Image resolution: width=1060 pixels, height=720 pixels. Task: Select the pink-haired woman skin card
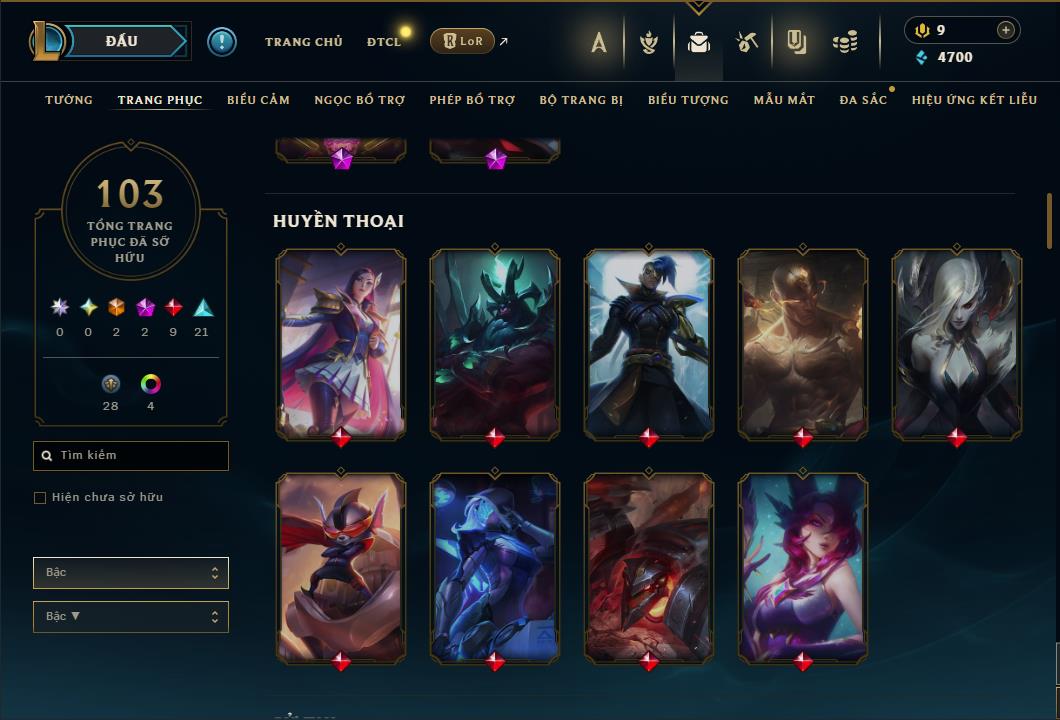click(x=803, y=567)
